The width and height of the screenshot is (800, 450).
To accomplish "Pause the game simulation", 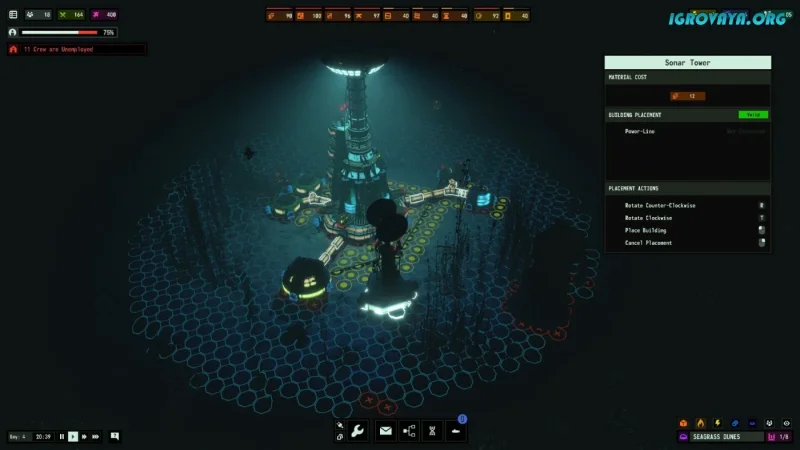I will coord(62,436).
